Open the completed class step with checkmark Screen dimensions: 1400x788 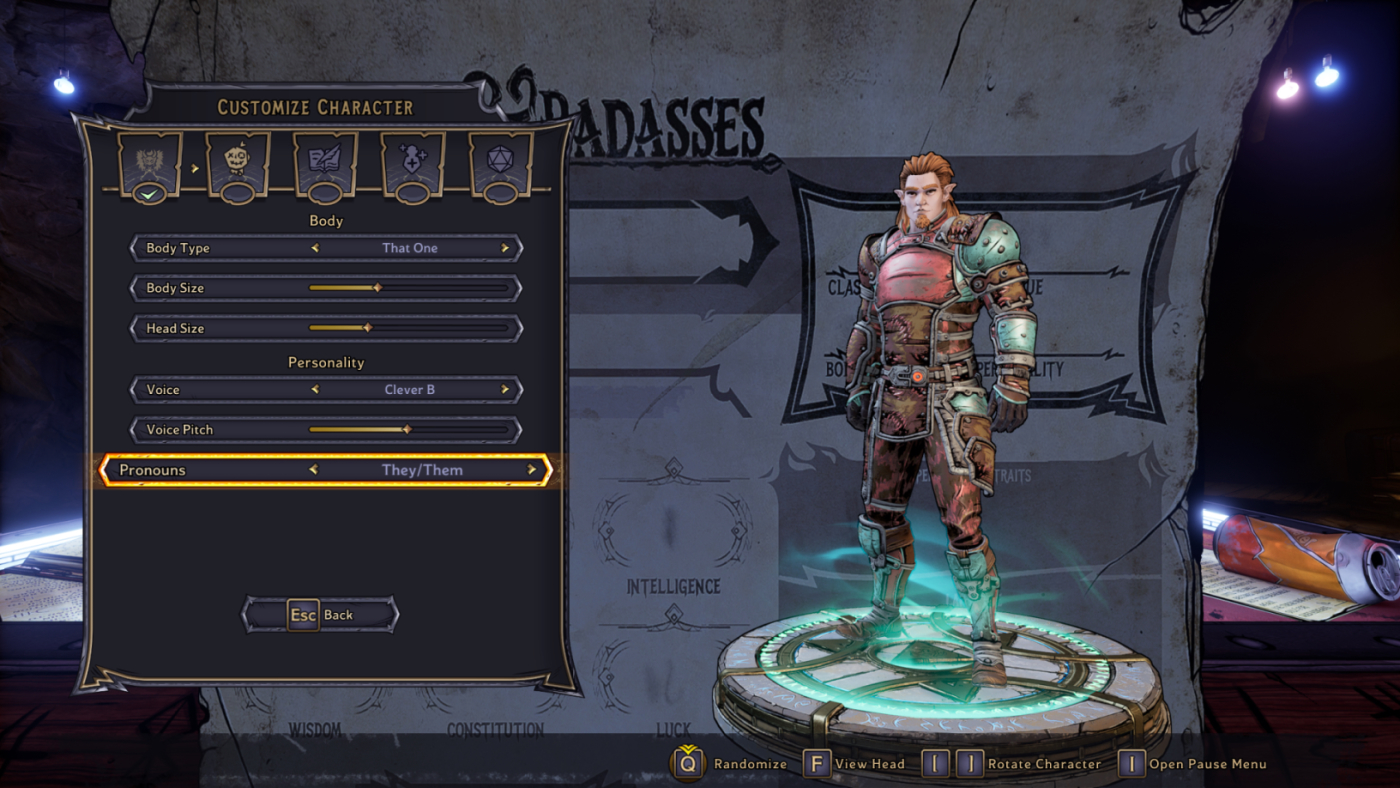click(149, 162)
